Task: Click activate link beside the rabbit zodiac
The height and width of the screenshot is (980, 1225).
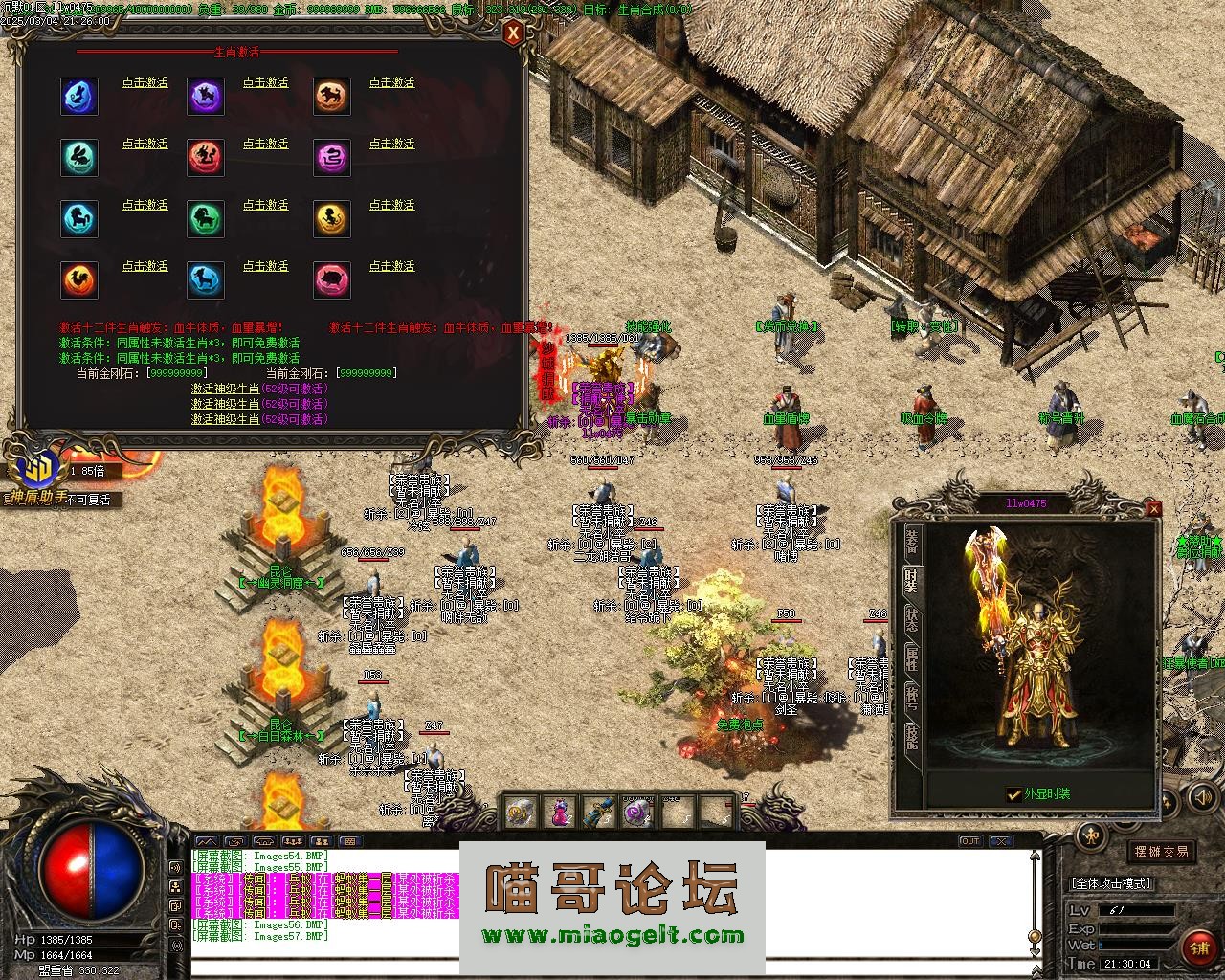Action: [x=145, y=145]
